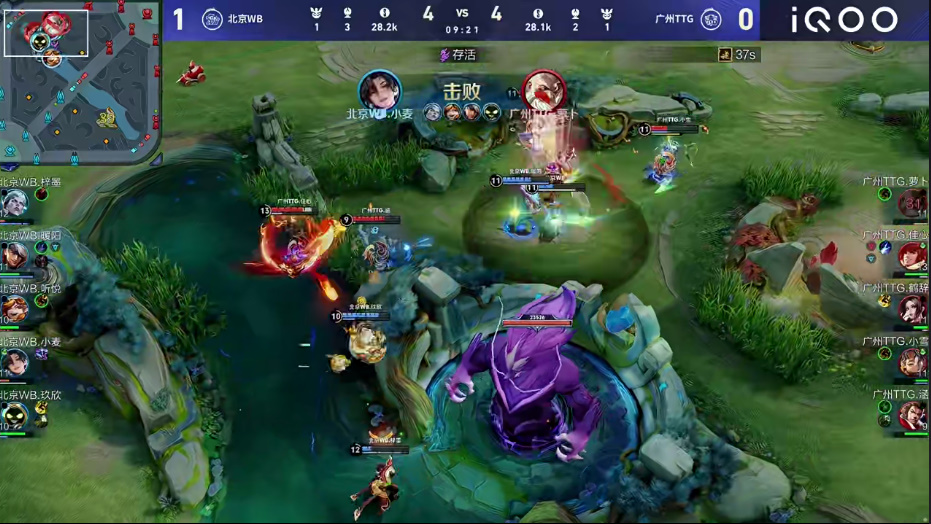Click the 广州TTG team logo
This screenshot has width=931, height=524.
click(x=711, y=19)
